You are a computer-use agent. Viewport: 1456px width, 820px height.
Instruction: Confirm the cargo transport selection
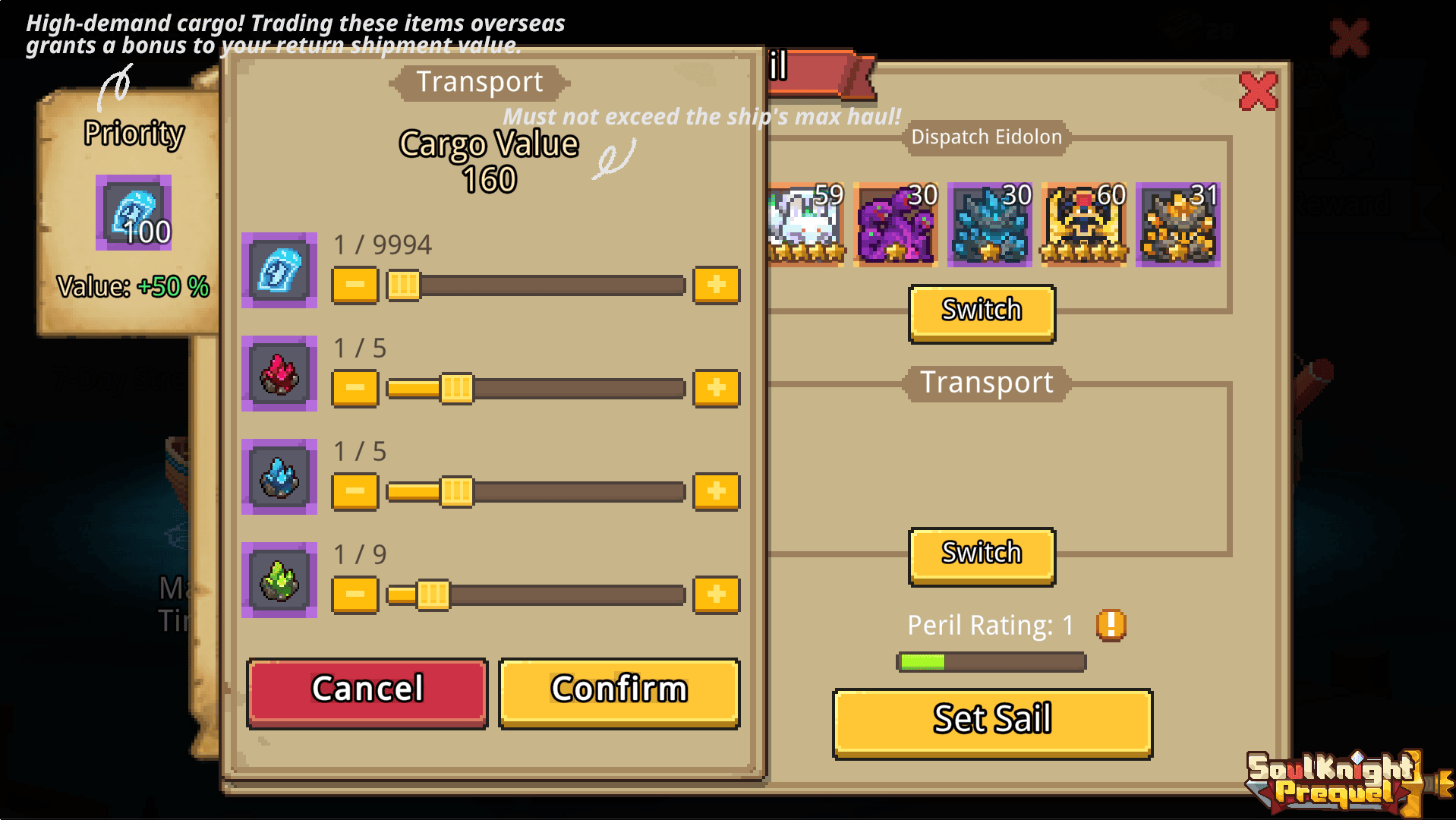pos(619,689)
